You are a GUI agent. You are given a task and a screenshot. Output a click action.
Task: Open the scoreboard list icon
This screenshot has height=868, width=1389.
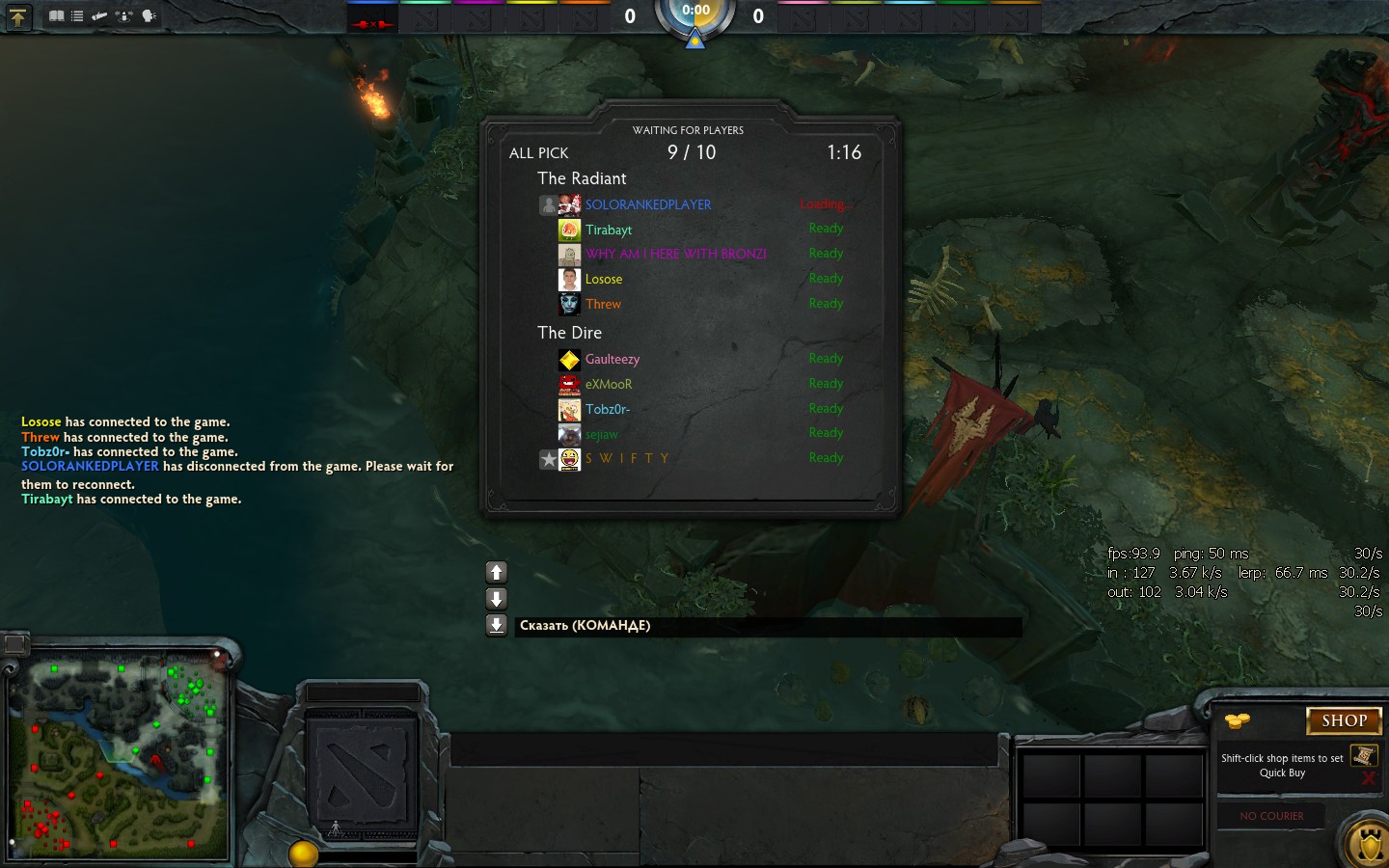pos(77,16)
